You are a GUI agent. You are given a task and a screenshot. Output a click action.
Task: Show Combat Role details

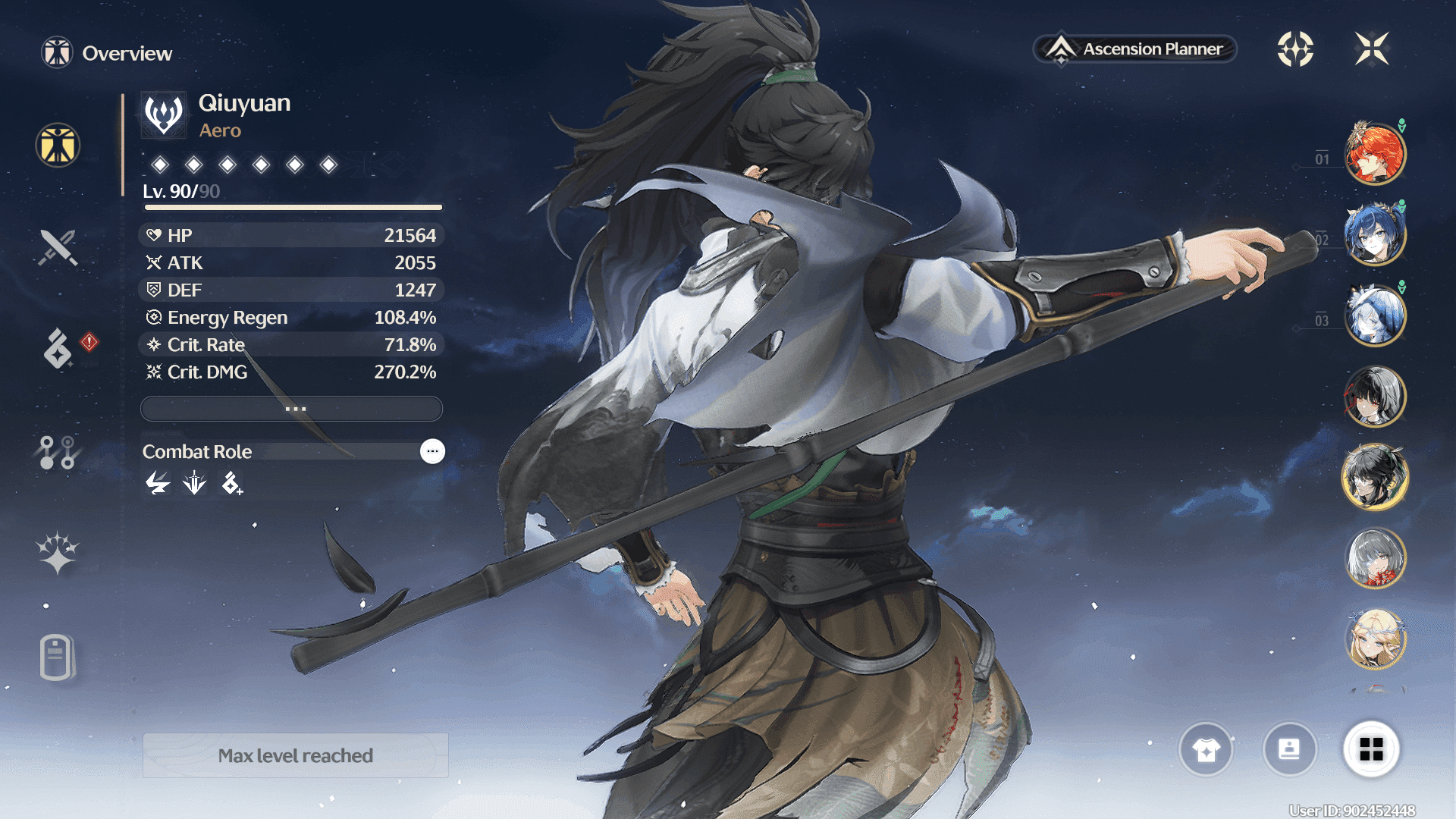432,451
